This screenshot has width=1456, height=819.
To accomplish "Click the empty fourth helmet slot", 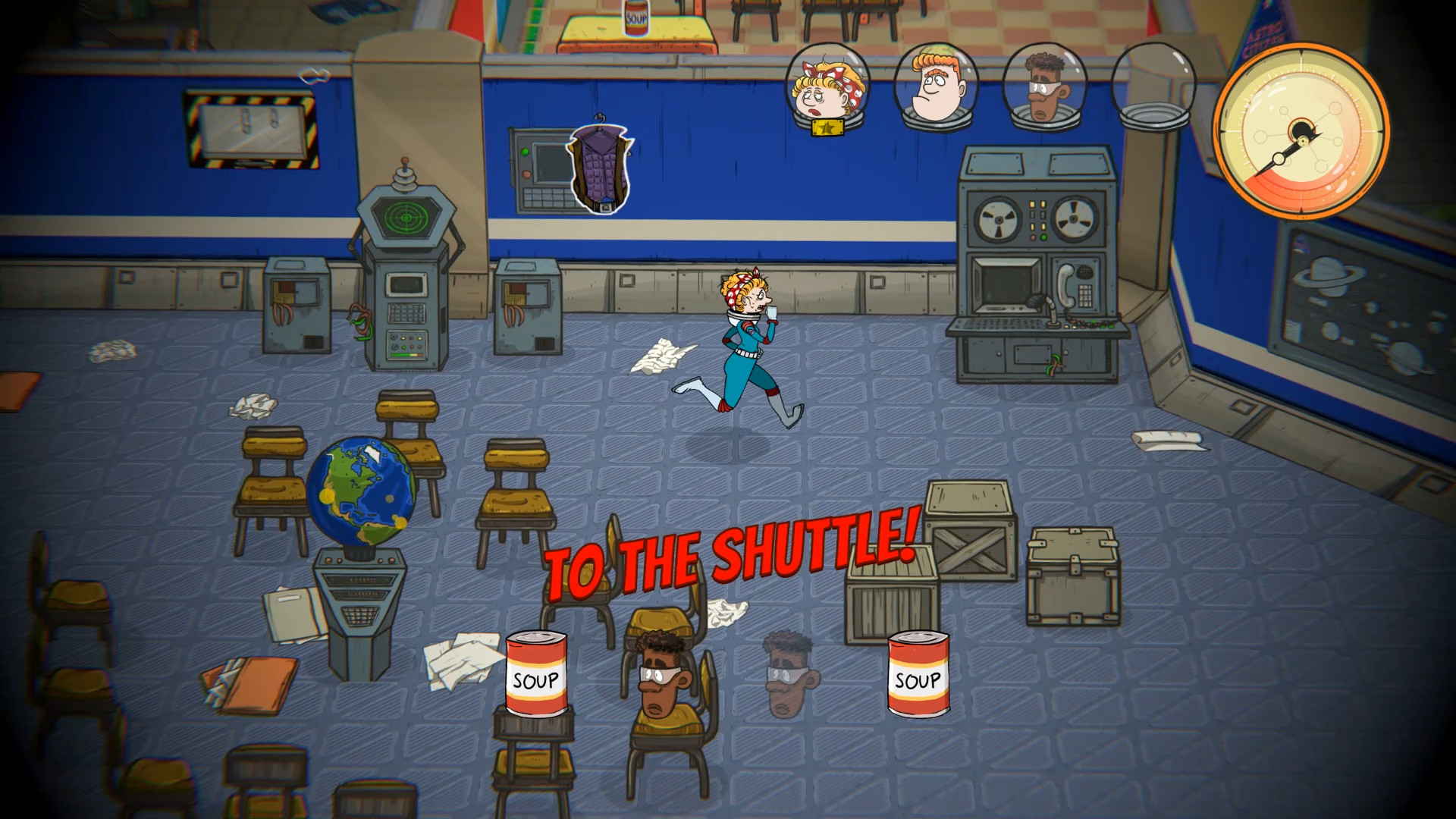I will (1151, 83).
